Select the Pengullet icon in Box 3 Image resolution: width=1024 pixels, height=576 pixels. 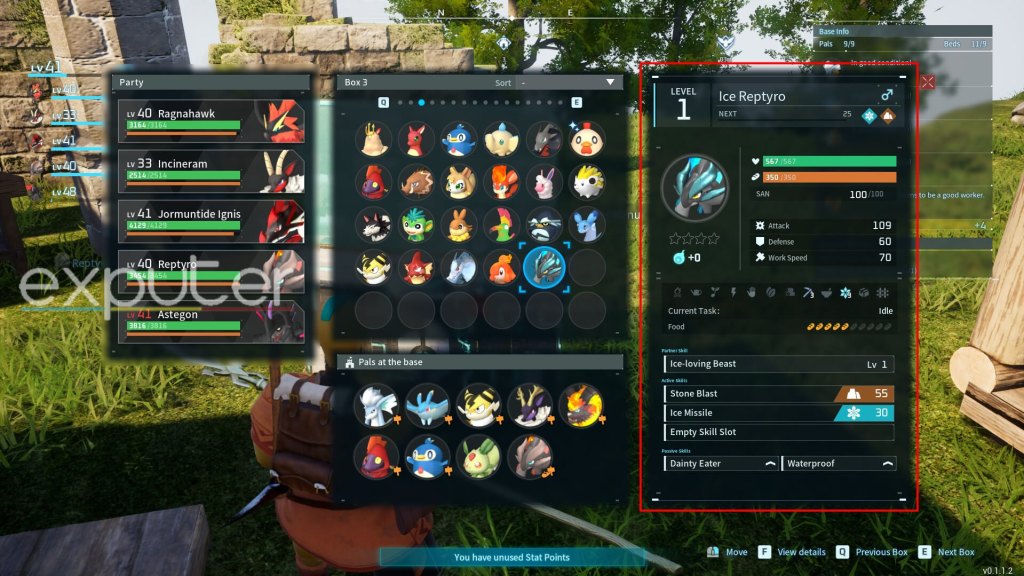pyautogui.click(x=459, y=139)
